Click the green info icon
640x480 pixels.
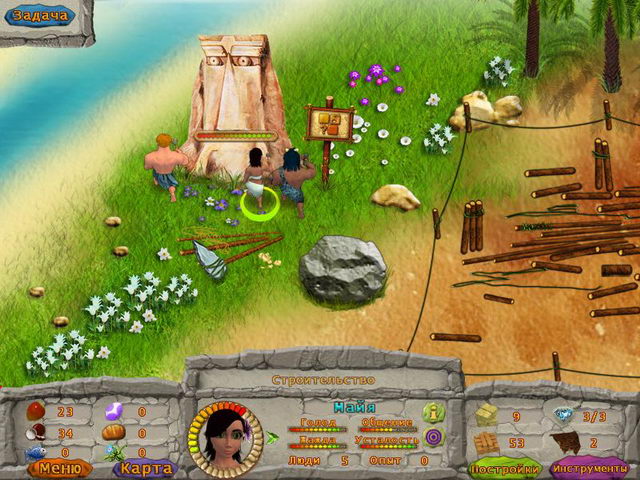click(433, 410)
